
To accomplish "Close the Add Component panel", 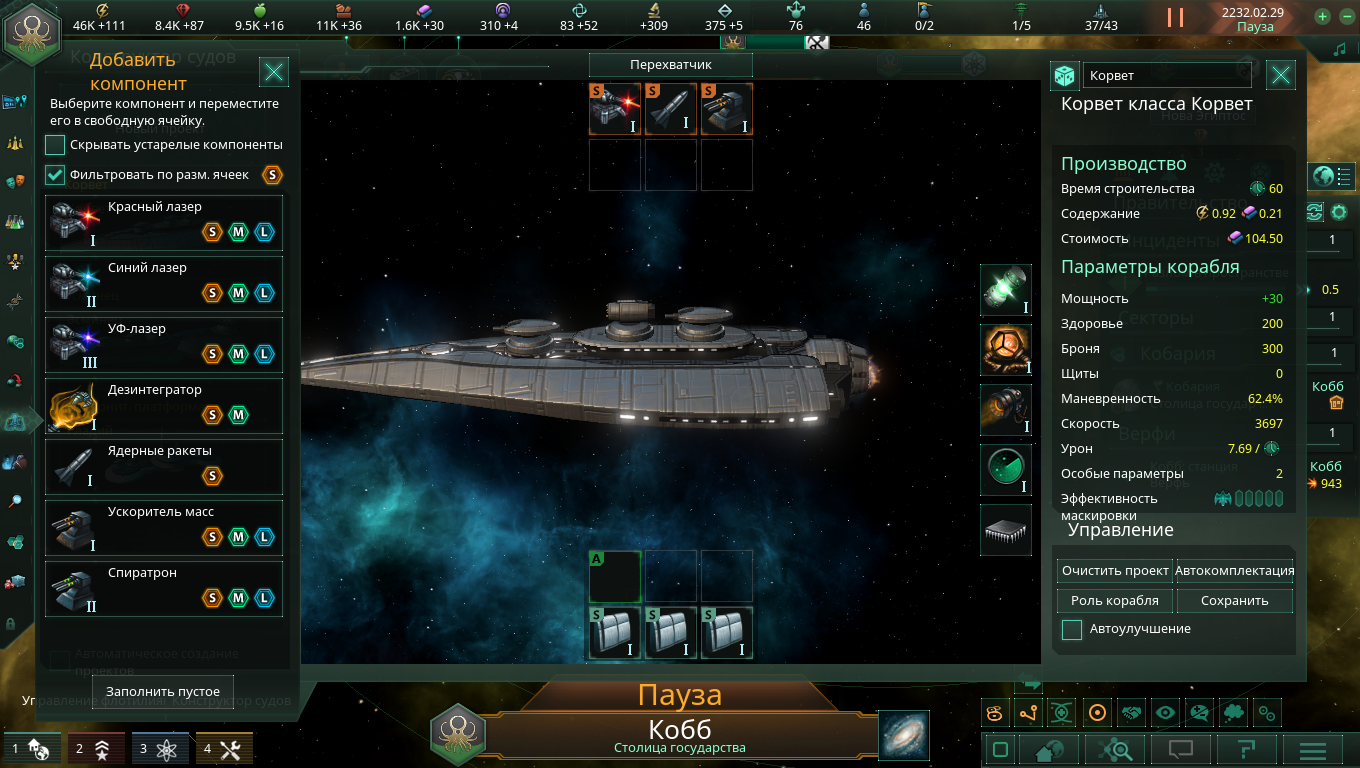I will point(274,72).
